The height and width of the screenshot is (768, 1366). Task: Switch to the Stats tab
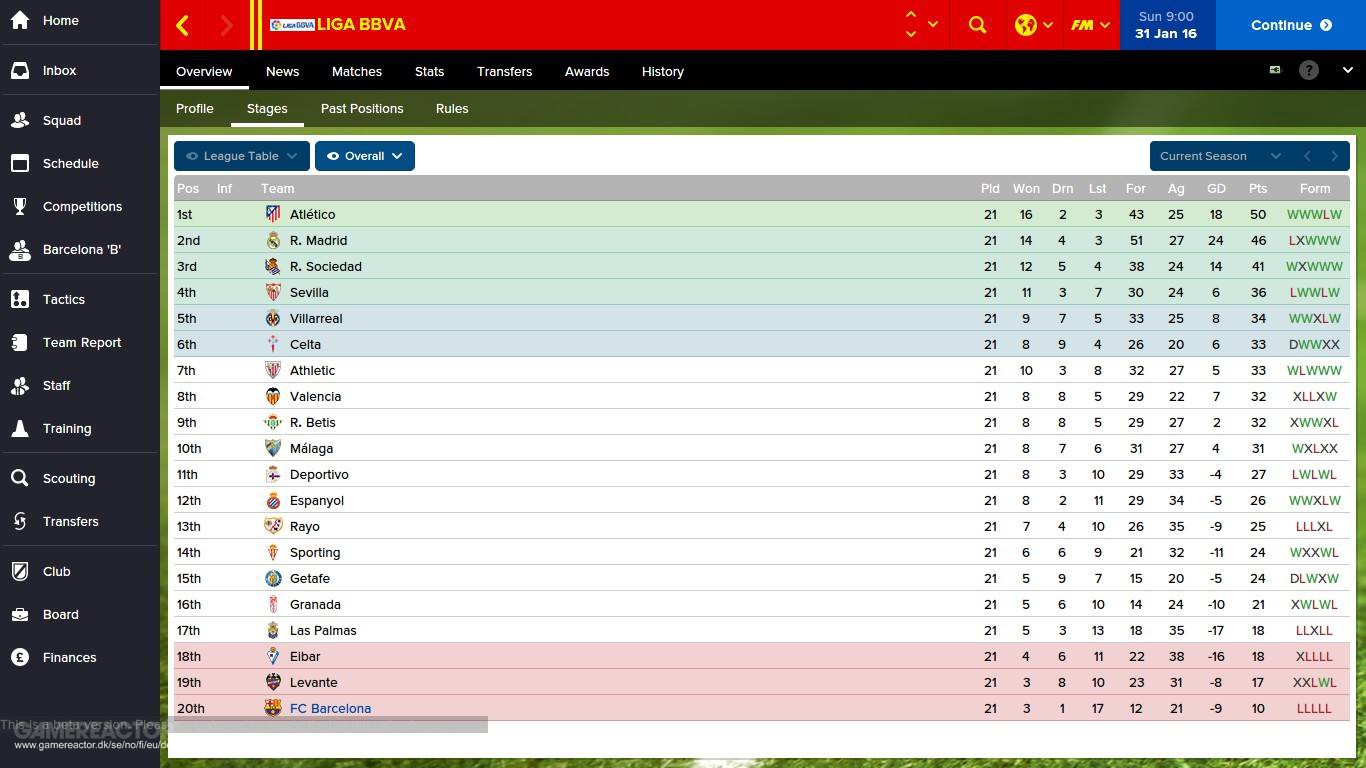[x=429, y=71]
